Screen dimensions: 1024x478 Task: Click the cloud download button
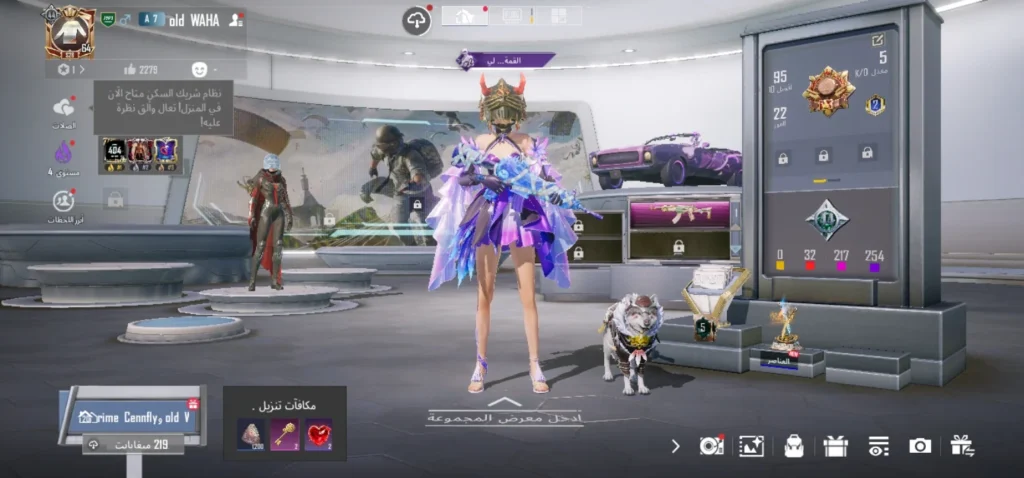click(416, 20)
